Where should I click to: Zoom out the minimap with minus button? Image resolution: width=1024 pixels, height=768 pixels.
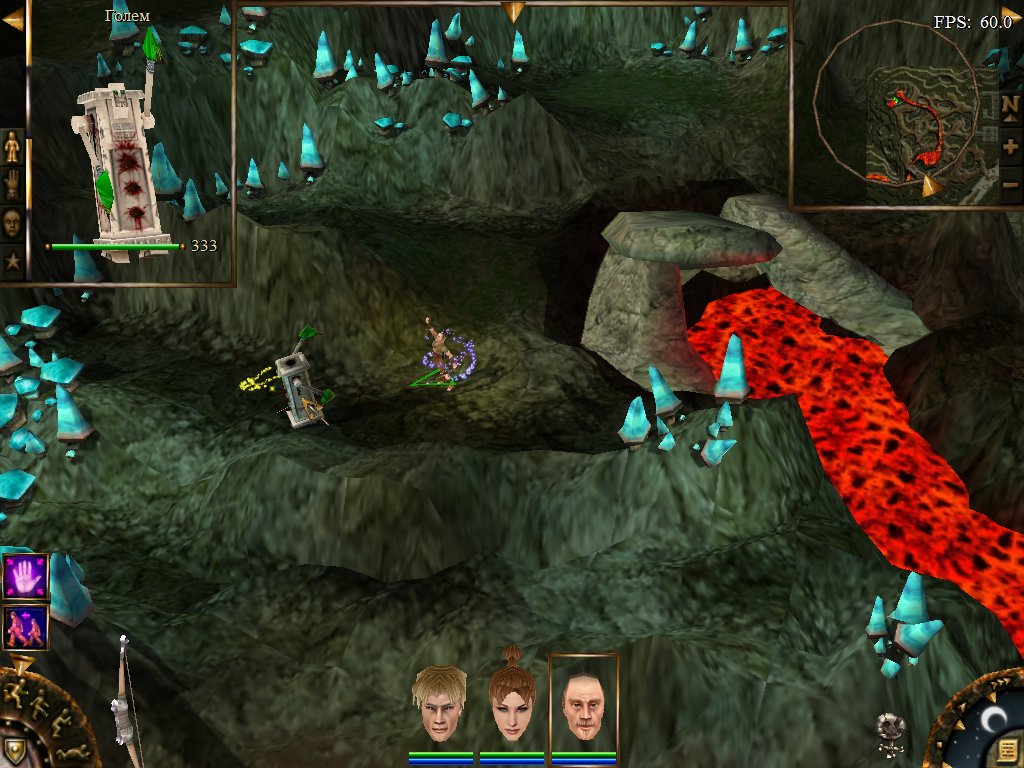(x=1010, y=185)
